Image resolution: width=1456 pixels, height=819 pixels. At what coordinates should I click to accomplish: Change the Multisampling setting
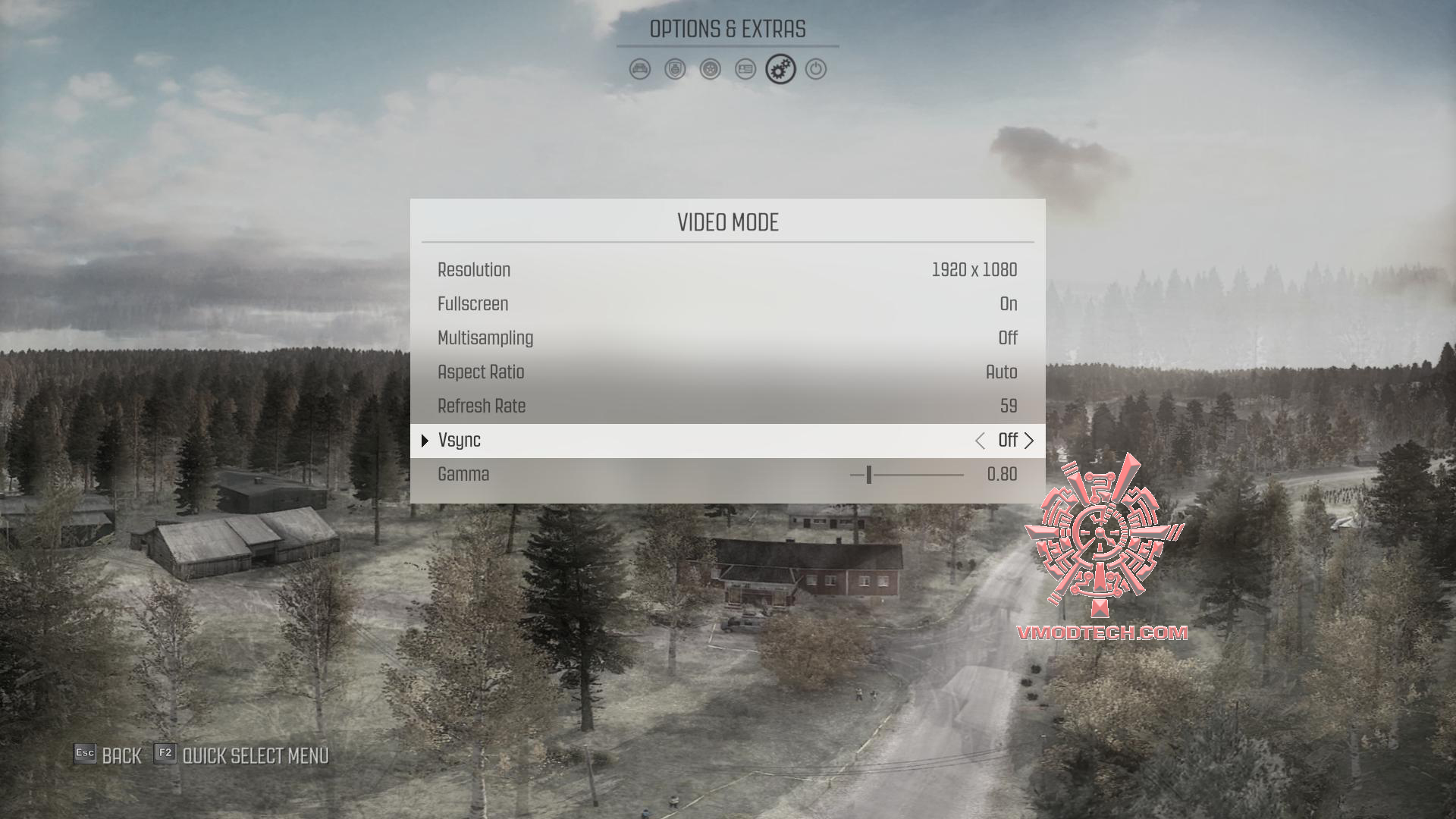click(x=727, y=338)
